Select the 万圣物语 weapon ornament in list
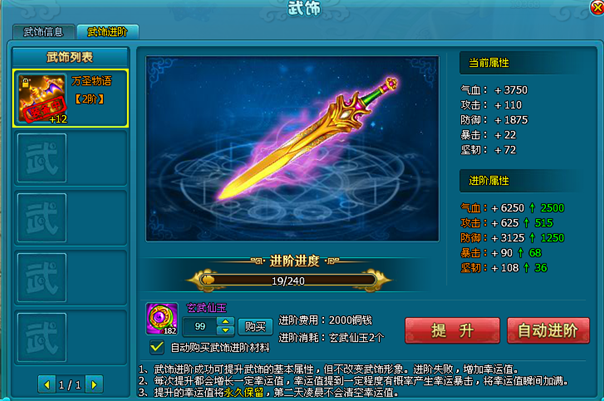Image resolution: width=604 pixels, height=401 pixels. (69, 98)
